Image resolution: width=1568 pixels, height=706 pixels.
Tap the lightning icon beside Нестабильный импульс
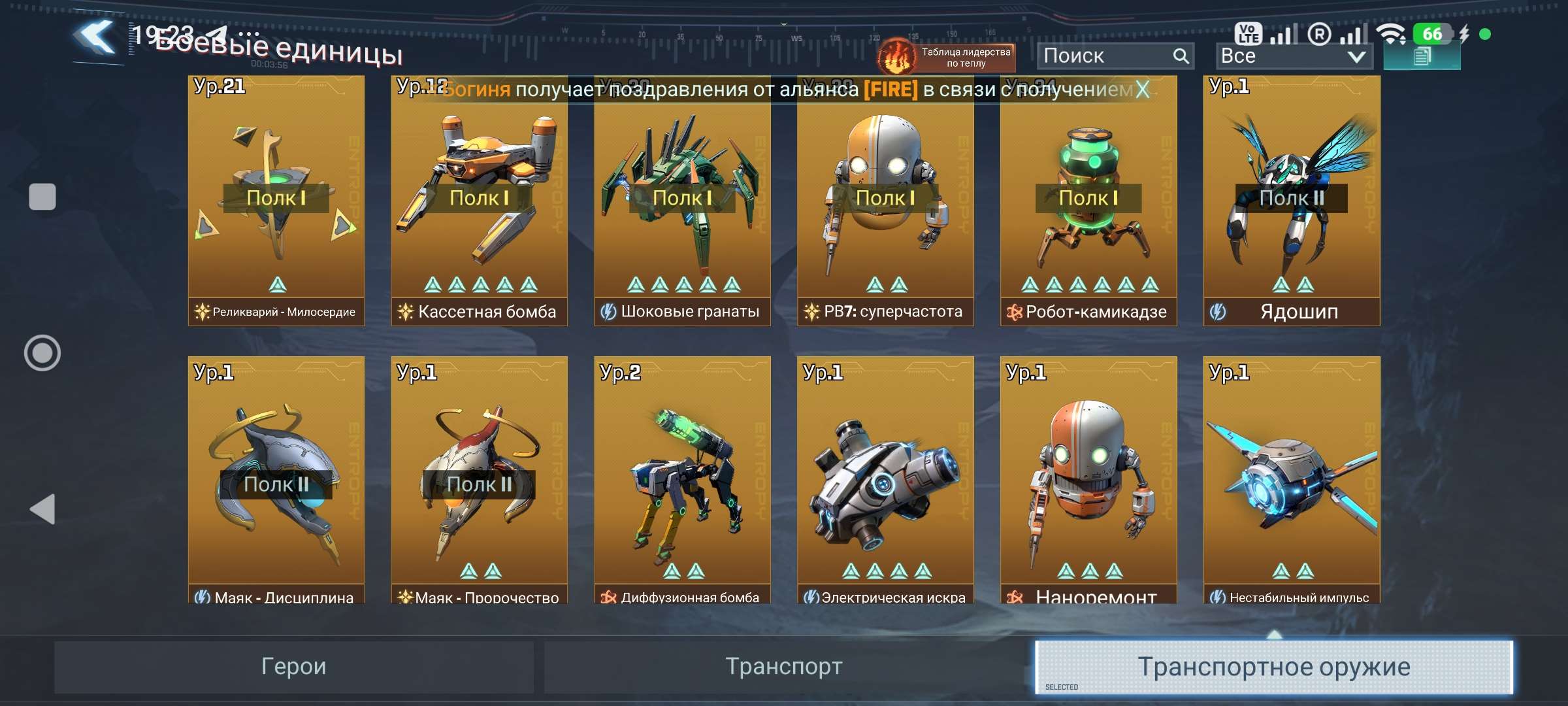tap(1217, 596)
